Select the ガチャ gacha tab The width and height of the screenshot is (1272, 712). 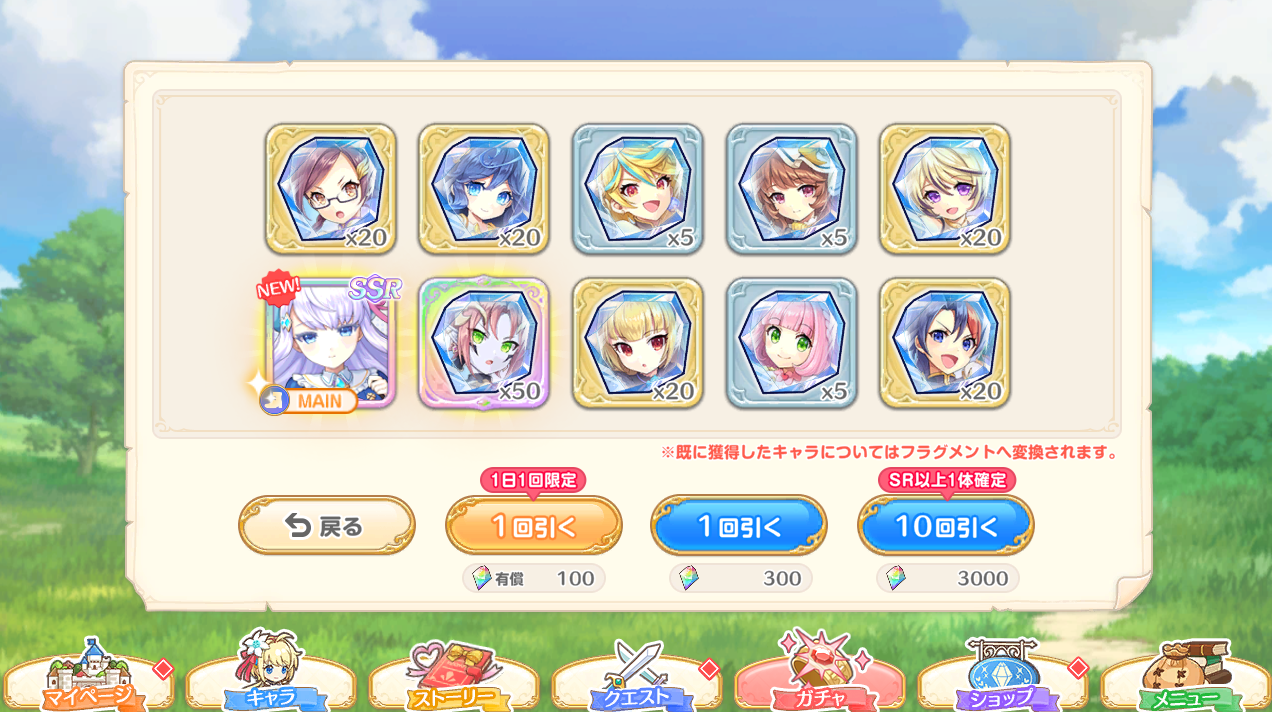point(820,682)
